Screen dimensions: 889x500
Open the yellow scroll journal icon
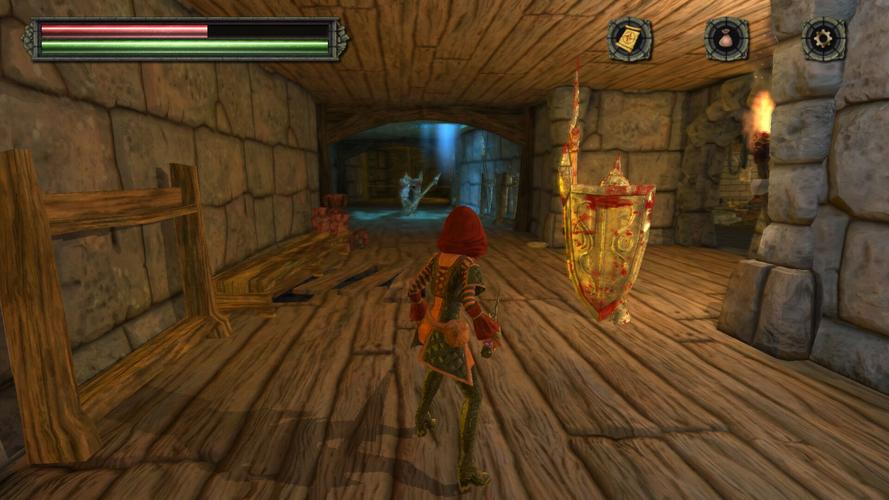click(629, 40)
